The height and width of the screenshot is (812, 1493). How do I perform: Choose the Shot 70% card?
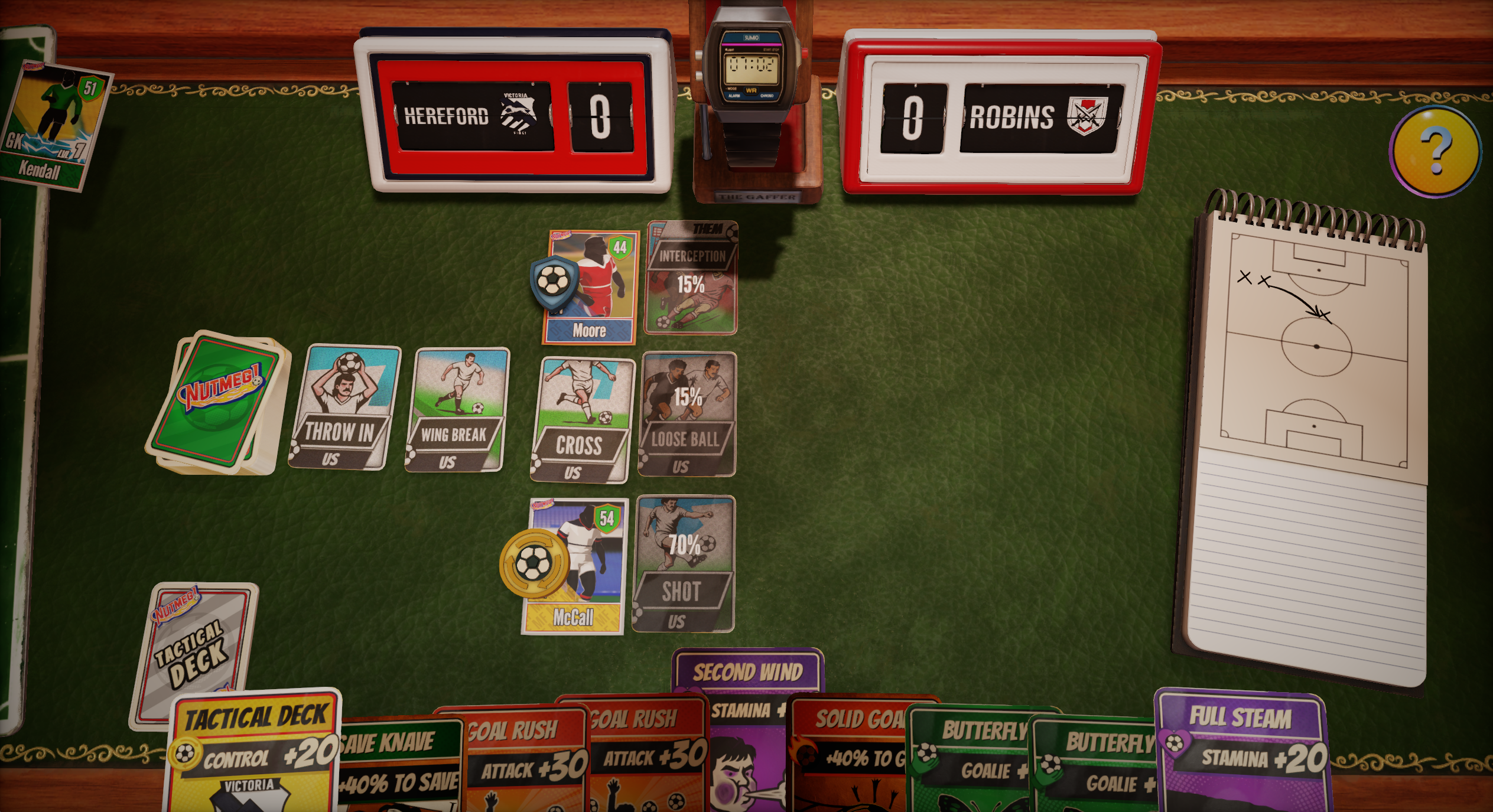684,564
